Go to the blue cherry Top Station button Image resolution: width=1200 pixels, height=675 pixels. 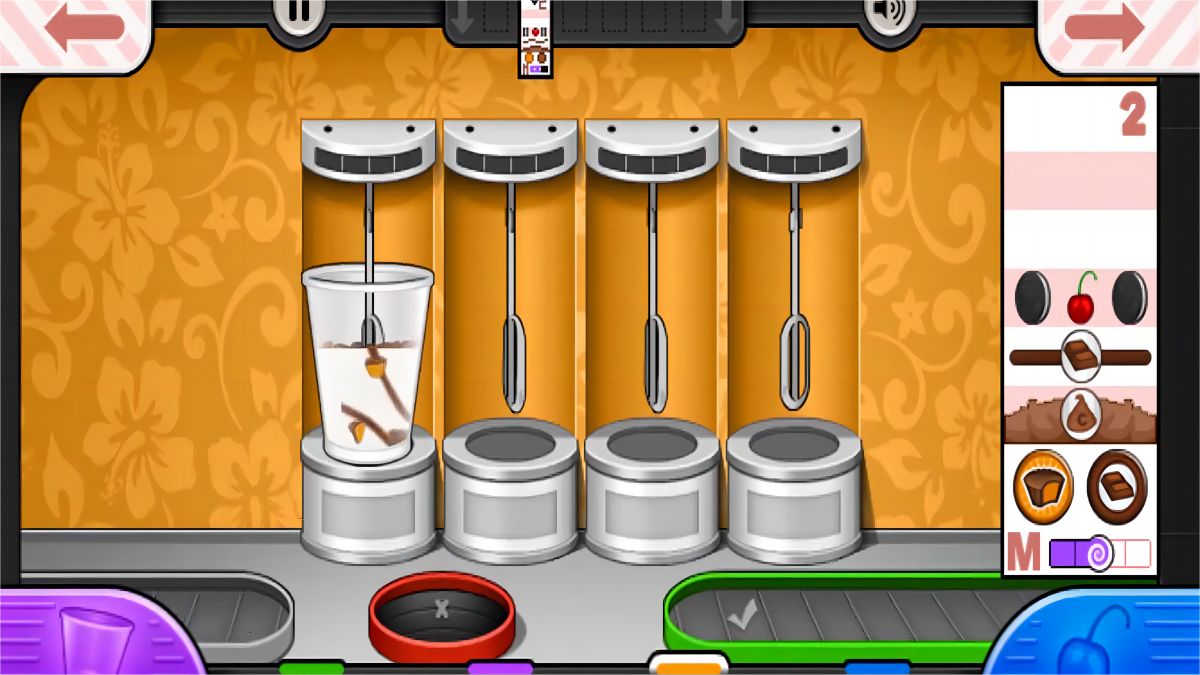pos(1095,634)
